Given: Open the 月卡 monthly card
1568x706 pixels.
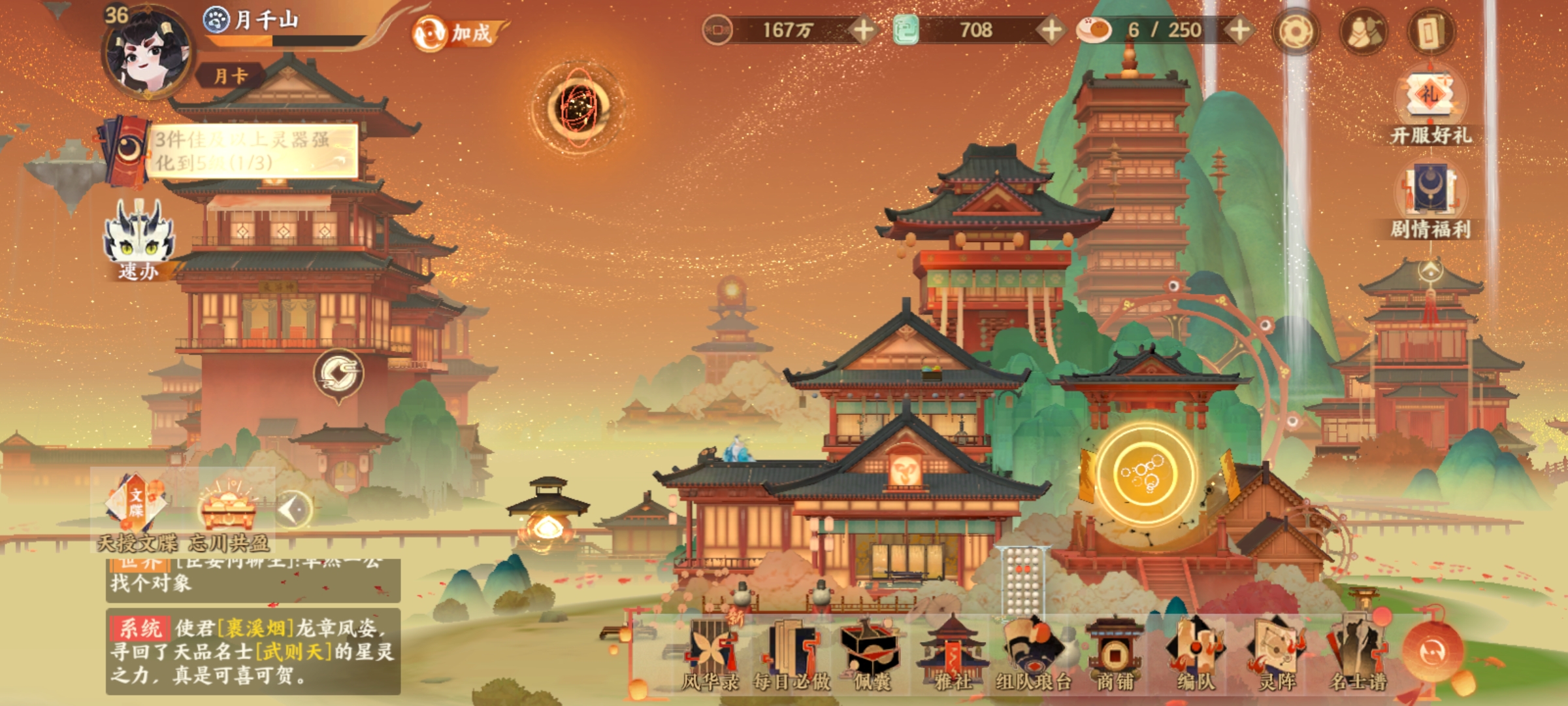Looking at the screenshot, I should 231,76.
